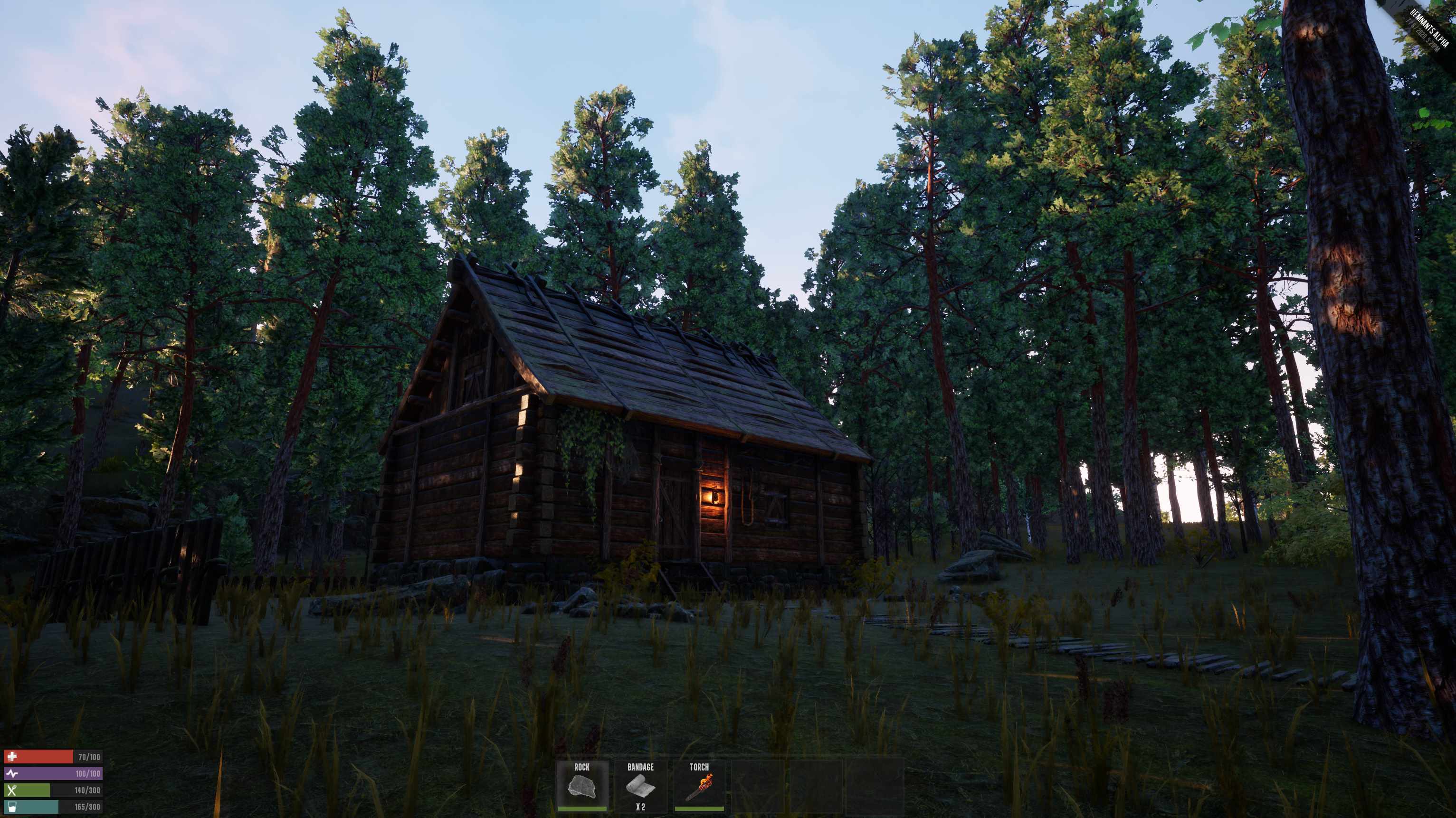Click the health cross icon
Image resolution: width=1456 pixels, height=818 pixels.
[x=12, y=757]
